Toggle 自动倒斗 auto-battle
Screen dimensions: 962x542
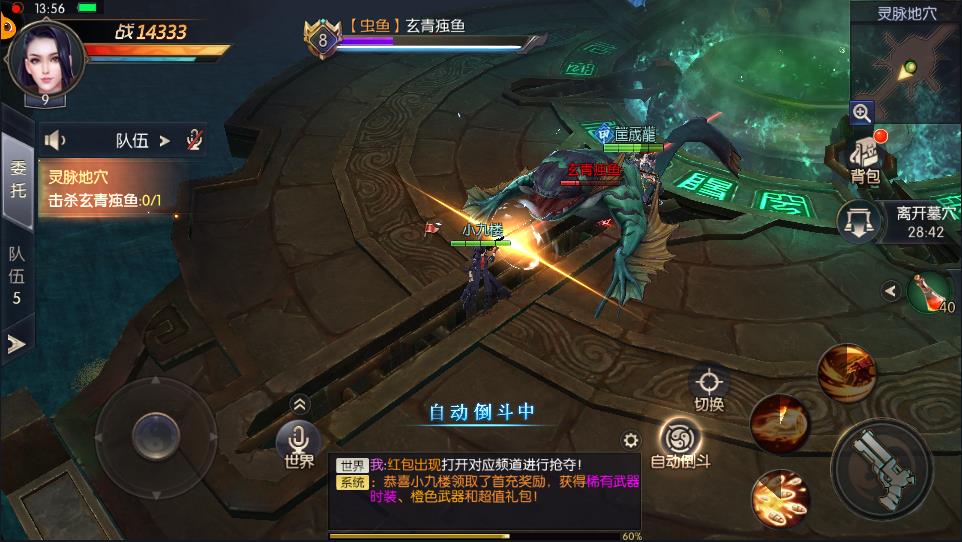680,440
